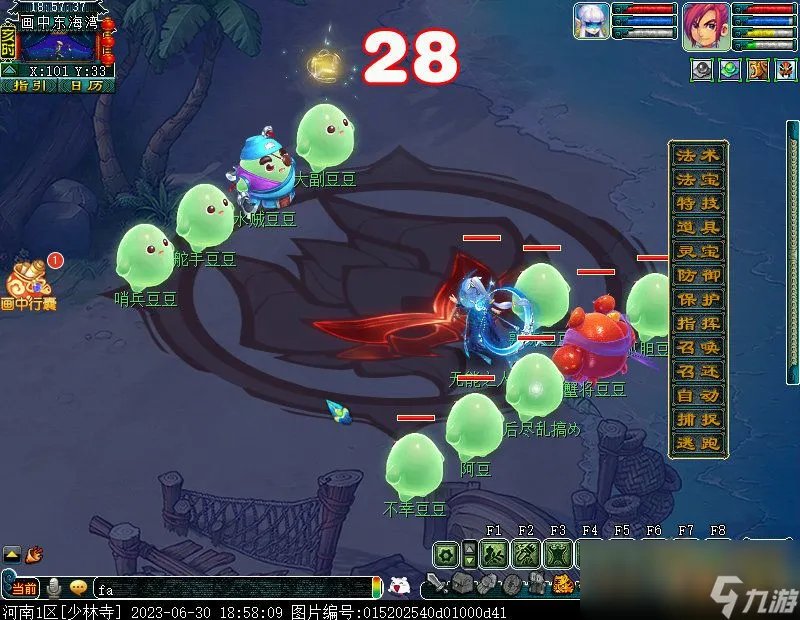
Task: Open the 法术 spell menu
Action: (x=698, y=156)
